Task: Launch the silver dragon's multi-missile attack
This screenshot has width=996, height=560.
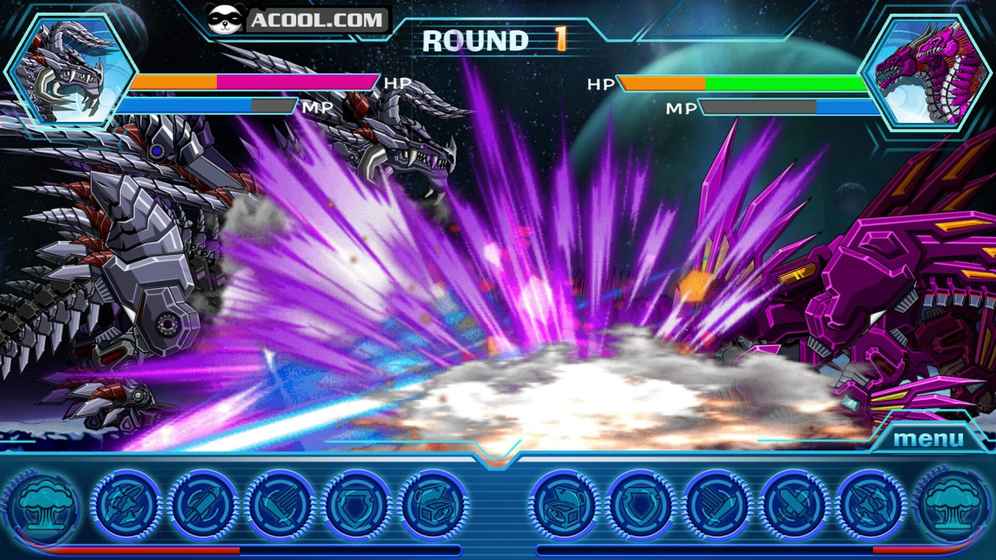Action: (x=126, y=502)
